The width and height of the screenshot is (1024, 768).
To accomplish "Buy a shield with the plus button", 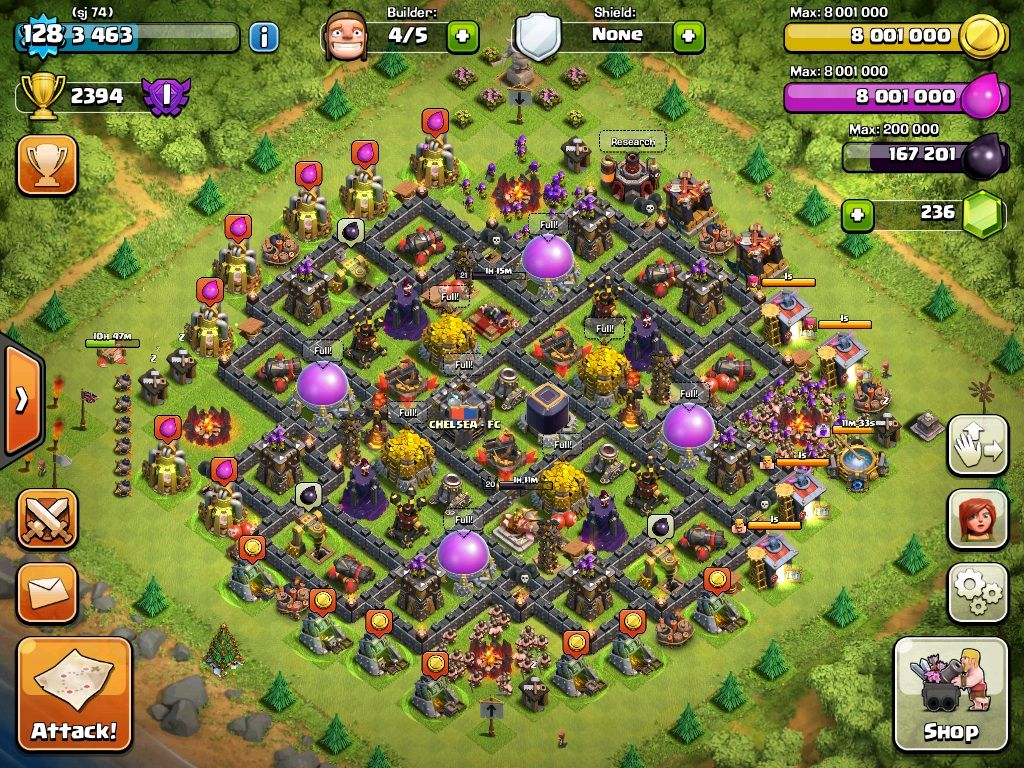I will coord(688,37).
